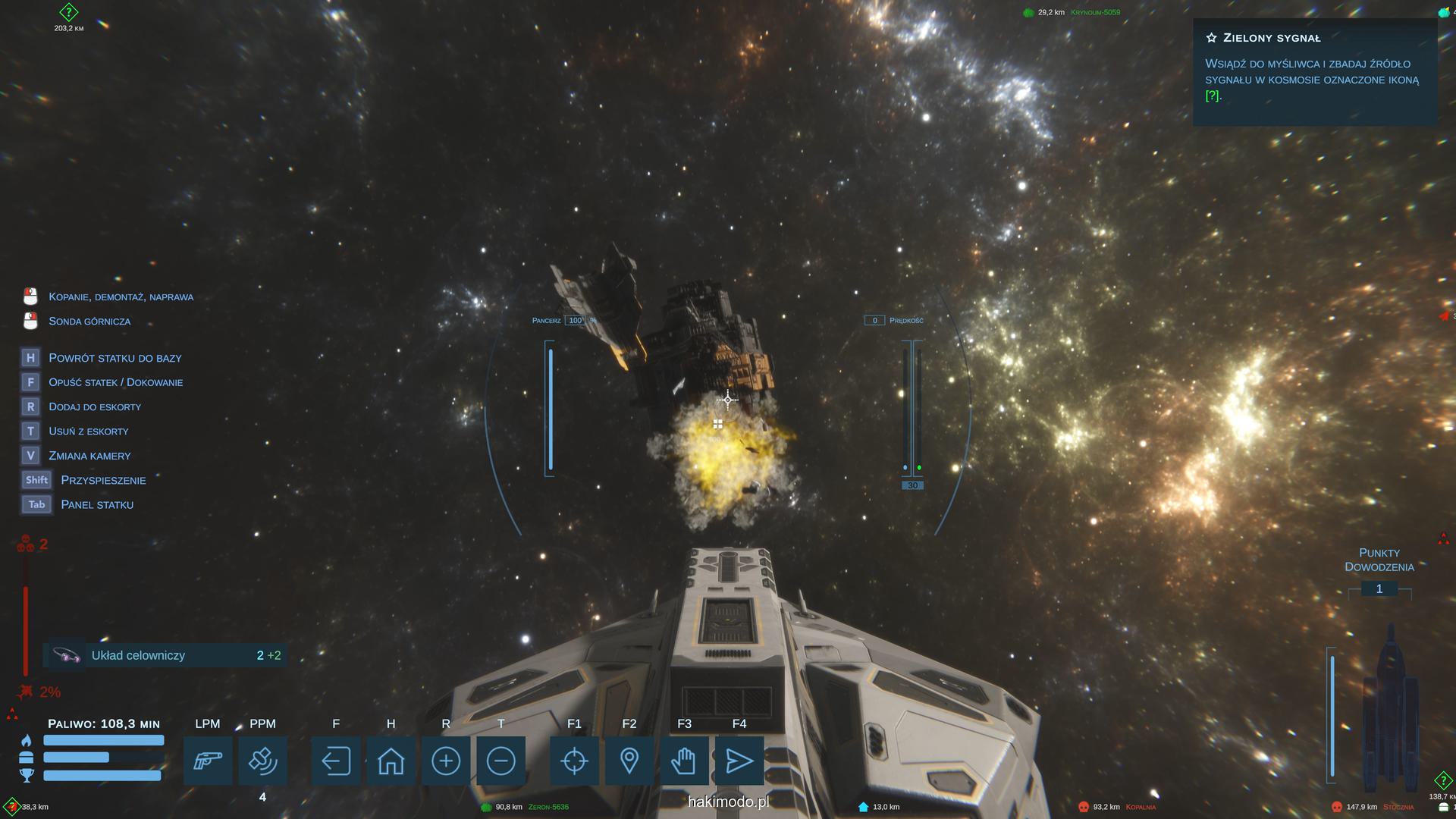Add to escort with the plus icon

446,761
